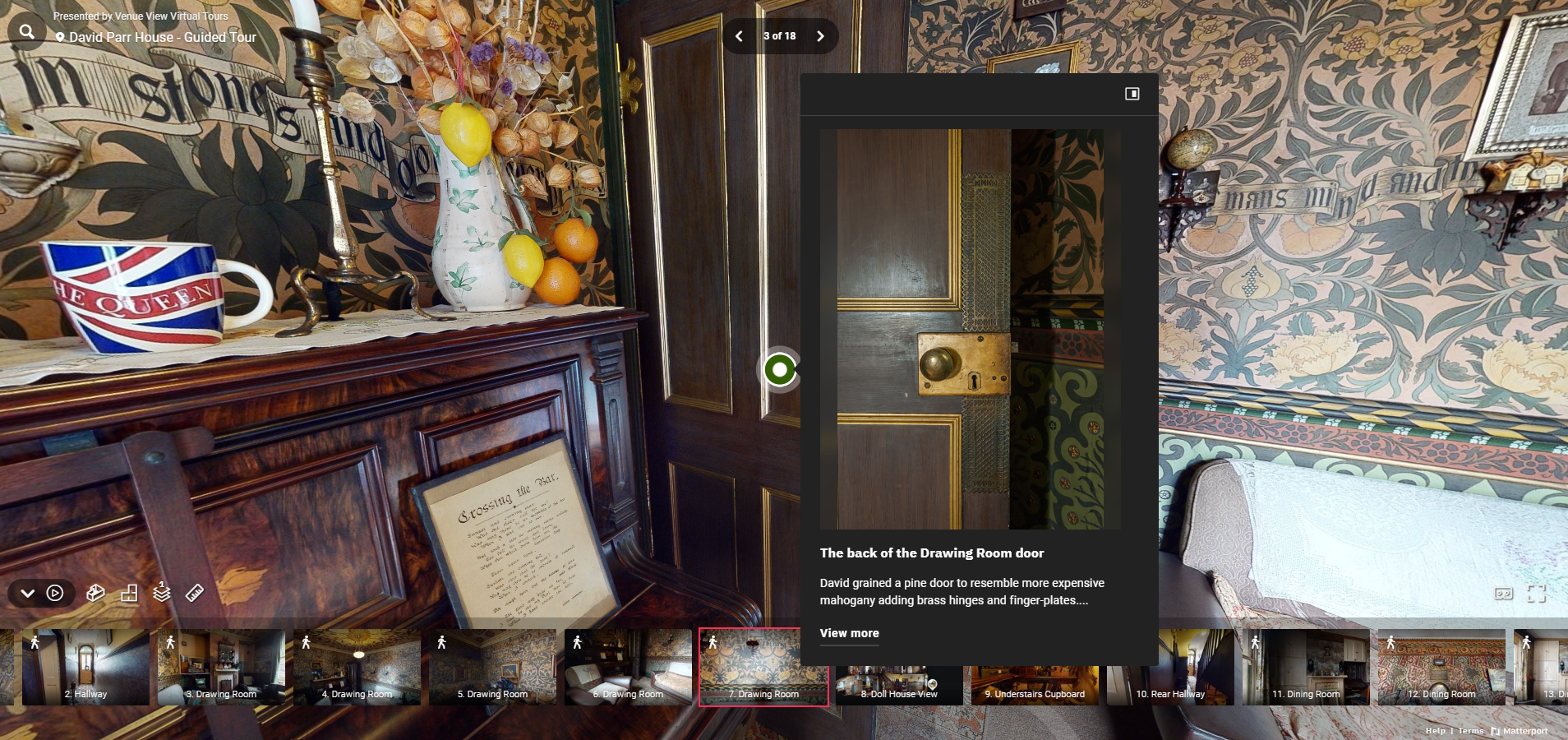Screen dimensions: 1568x740
Task: Jump to the 2. Hallway thumbnail
Action: tap(85, 667)
